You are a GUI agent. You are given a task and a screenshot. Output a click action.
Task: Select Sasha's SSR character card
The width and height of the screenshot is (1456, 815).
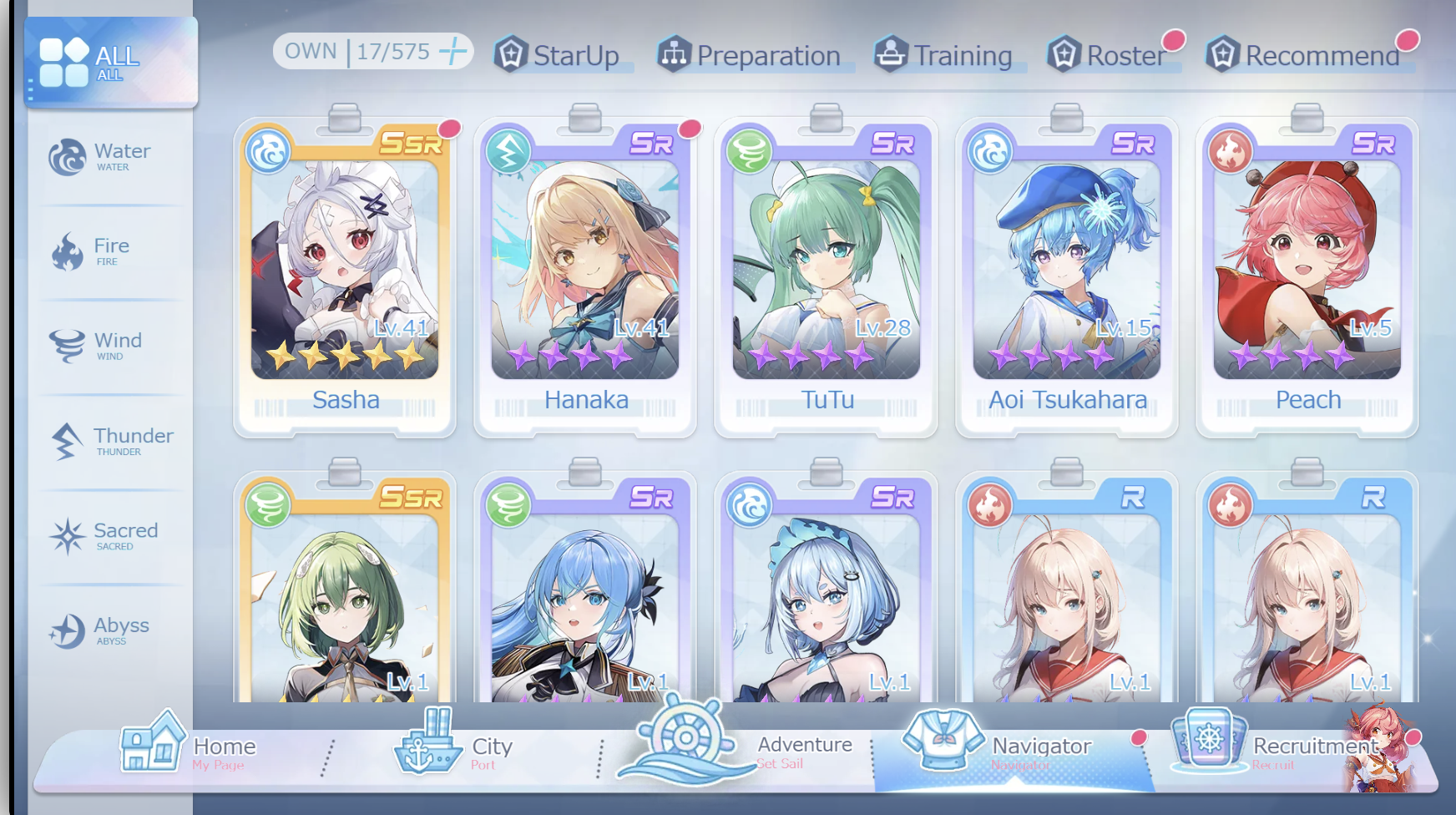click(345, 276)
